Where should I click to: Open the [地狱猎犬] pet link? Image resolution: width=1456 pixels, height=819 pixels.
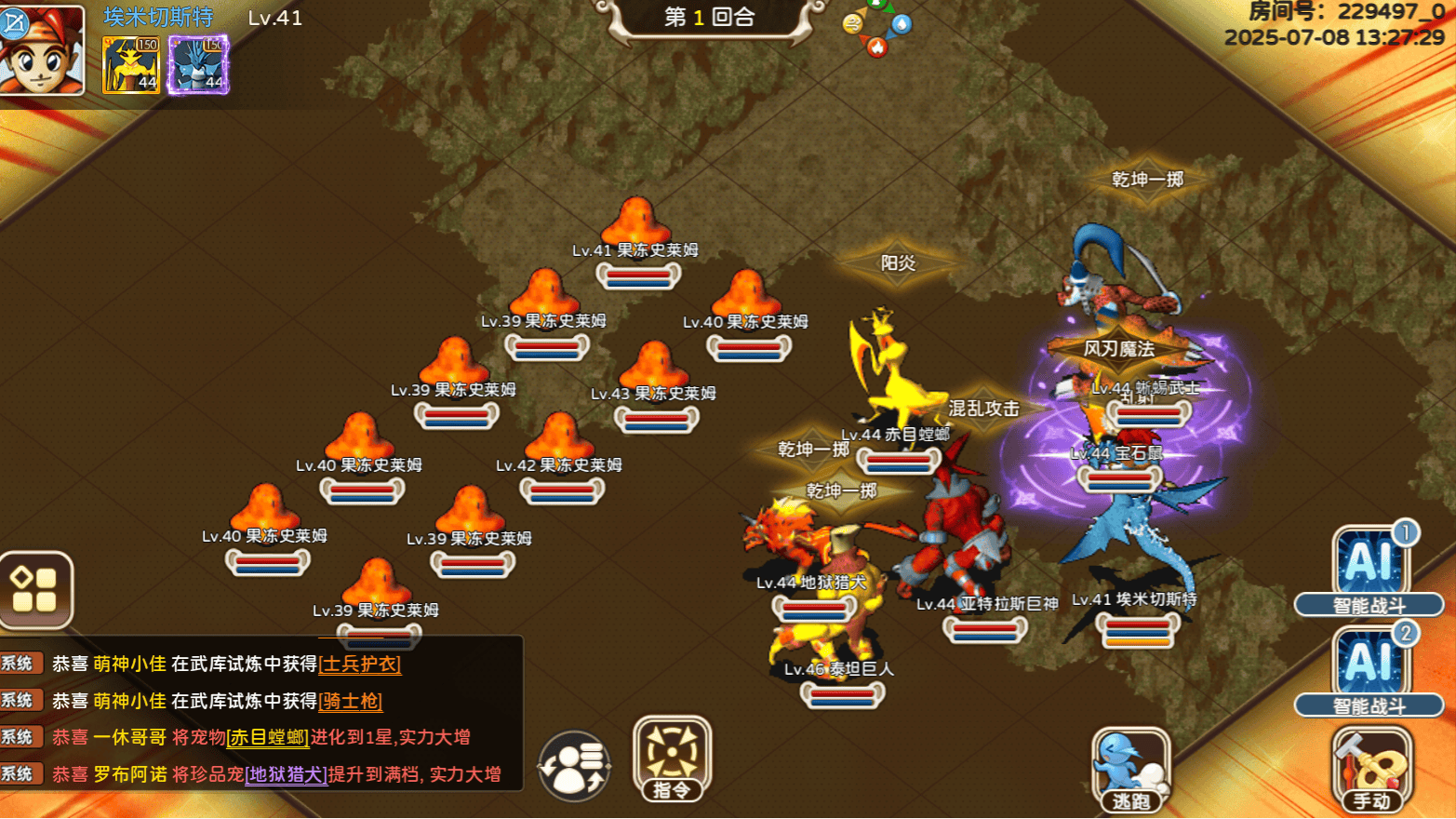pos(285,774)
